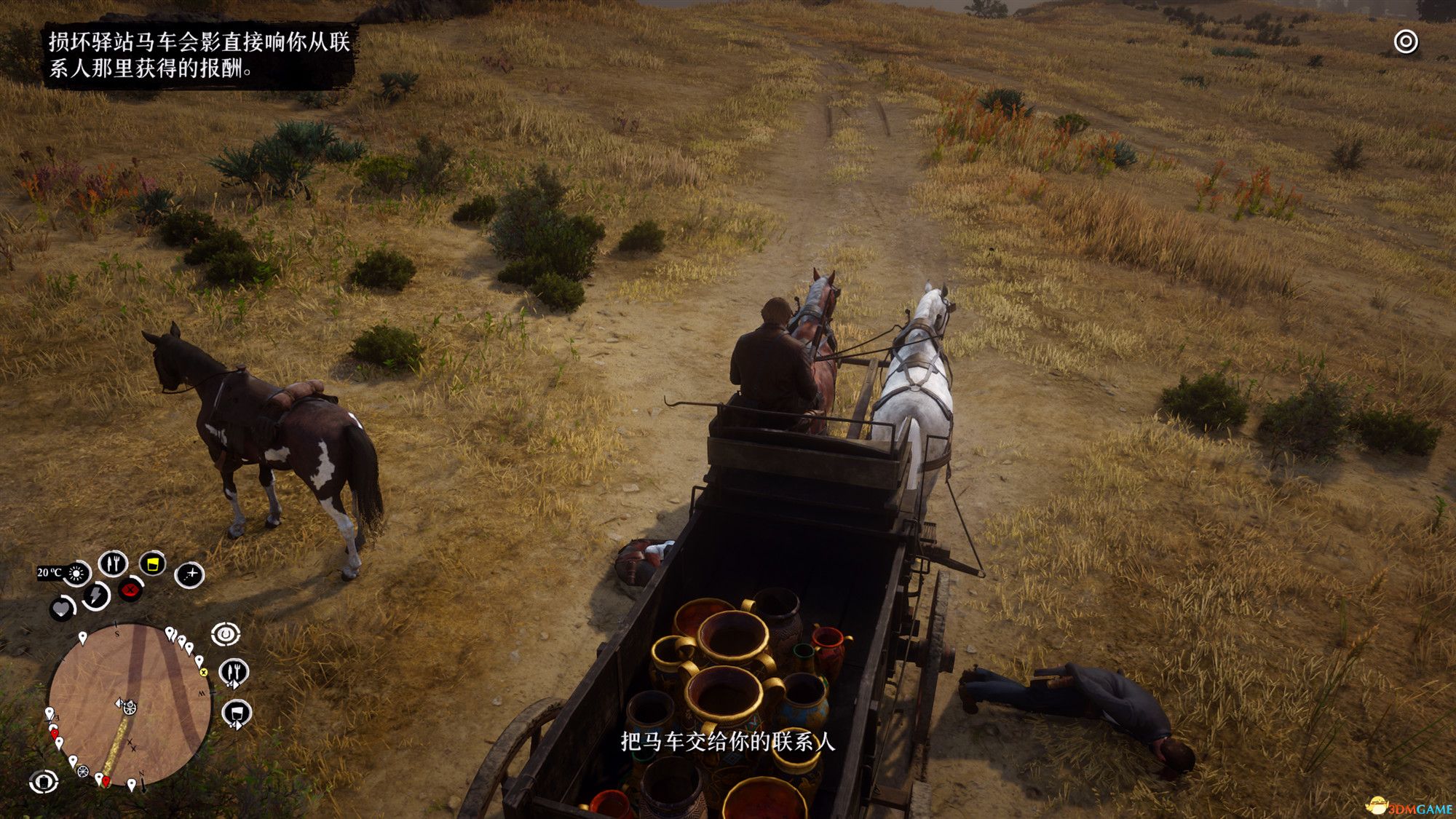The image size is (1456, 819).
Task: Click the yellow X marker on the minimap edge
Action: pos(204,672)
